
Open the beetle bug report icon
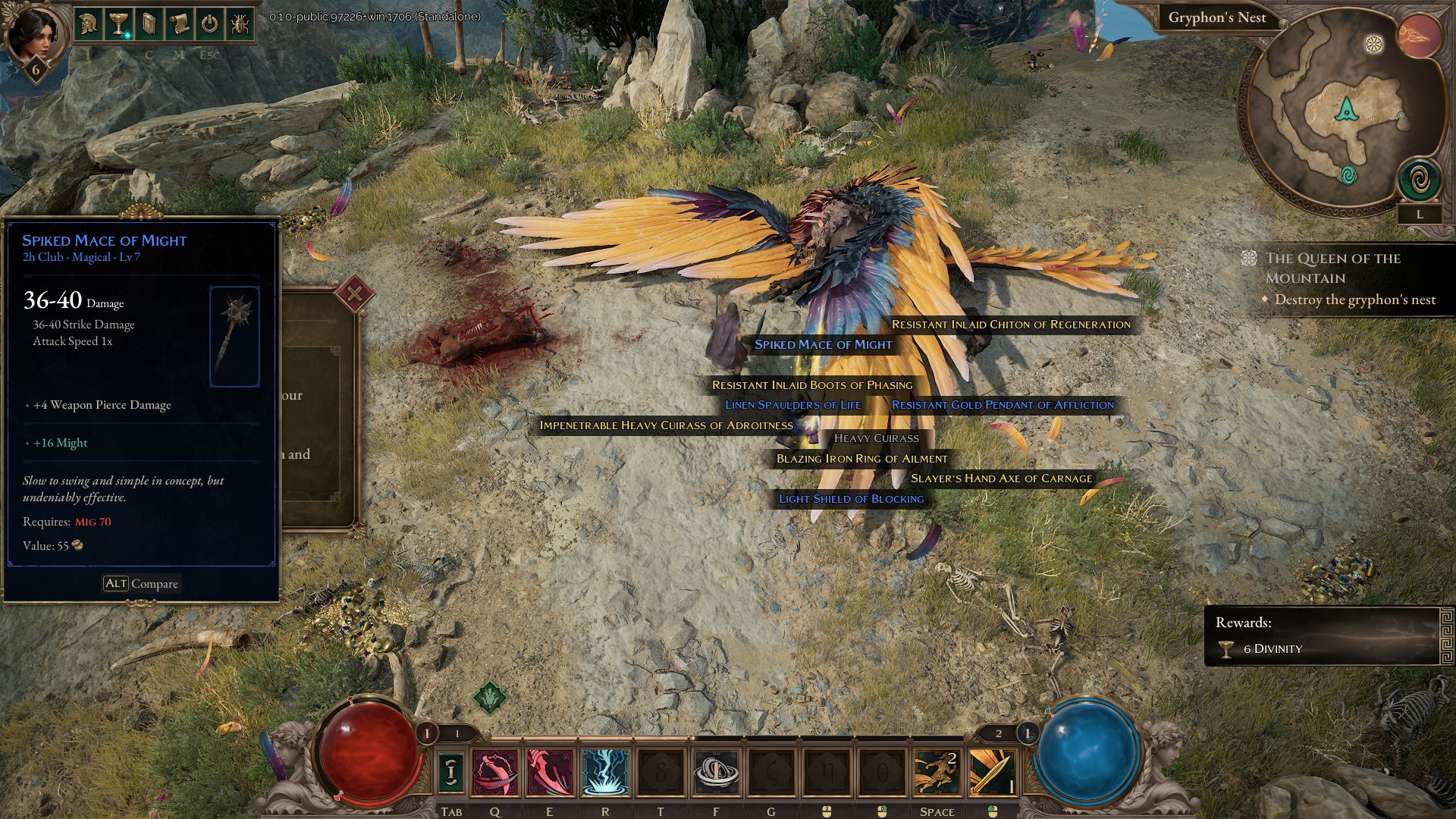pos(240,24)
